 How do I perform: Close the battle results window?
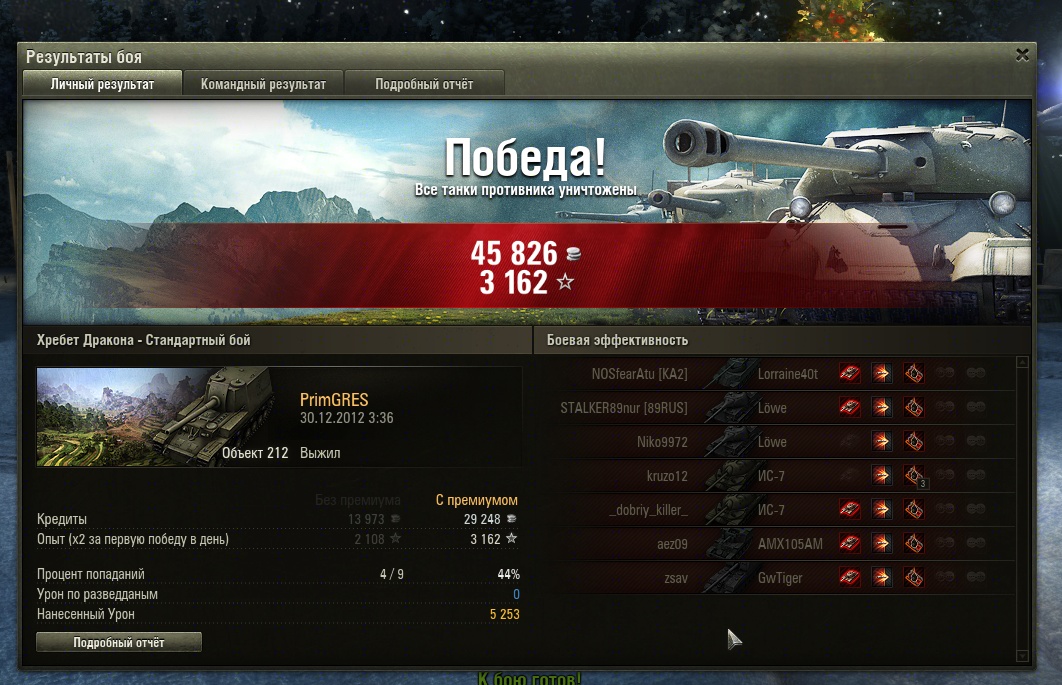point(1021,55)
